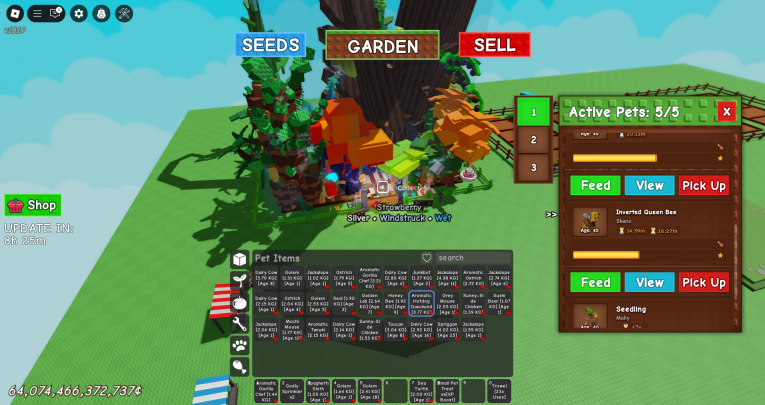Open the Roblox settings gear icon

[79, 13]
